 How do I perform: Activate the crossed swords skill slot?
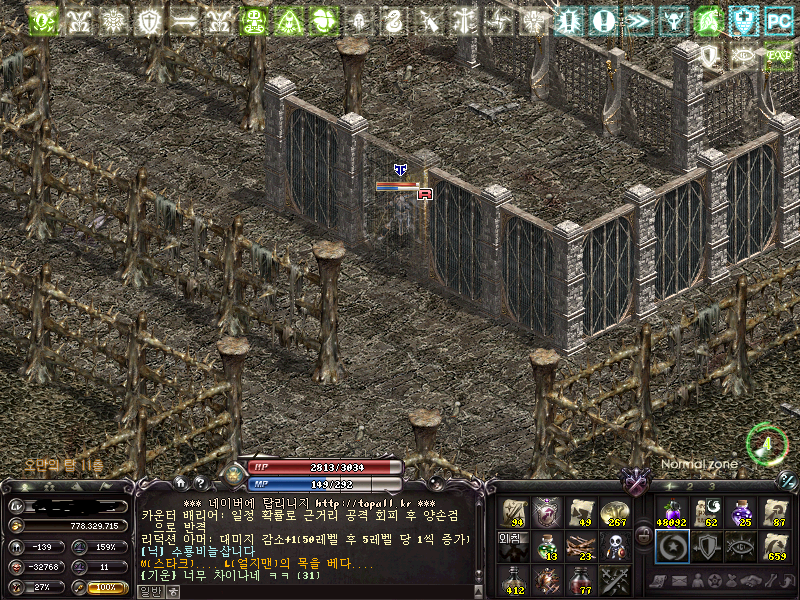pyautogui.click(x=613, y=579)
